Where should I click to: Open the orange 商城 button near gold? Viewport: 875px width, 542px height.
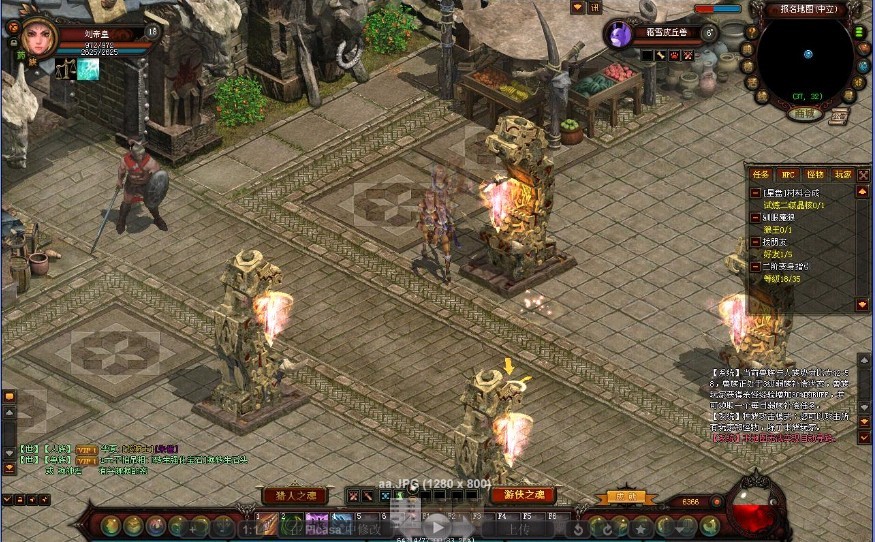pos(625,496)
